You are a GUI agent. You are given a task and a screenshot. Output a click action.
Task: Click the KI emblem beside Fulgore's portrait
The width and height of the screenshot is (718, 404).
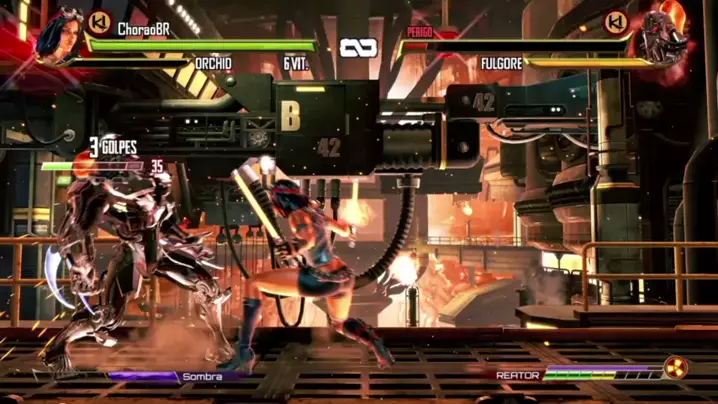click(x=617, y=21)
